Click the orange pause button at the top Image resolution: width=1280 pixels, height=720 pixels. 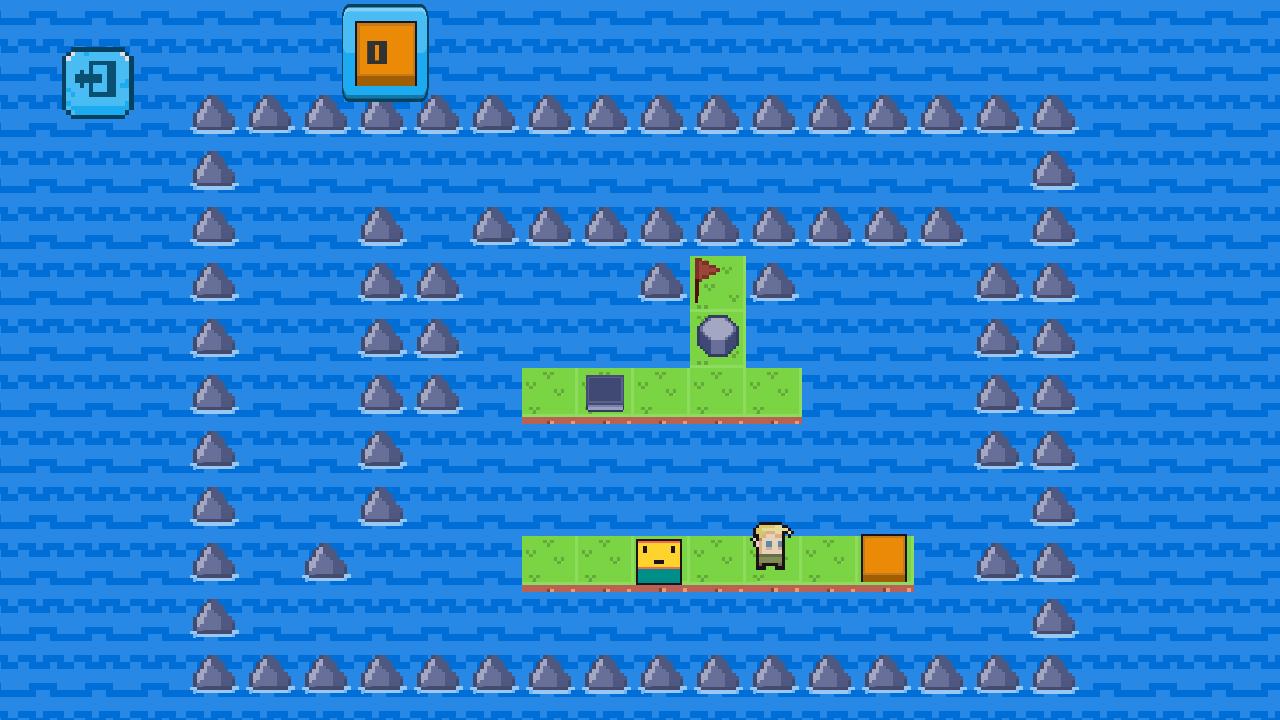385,48
